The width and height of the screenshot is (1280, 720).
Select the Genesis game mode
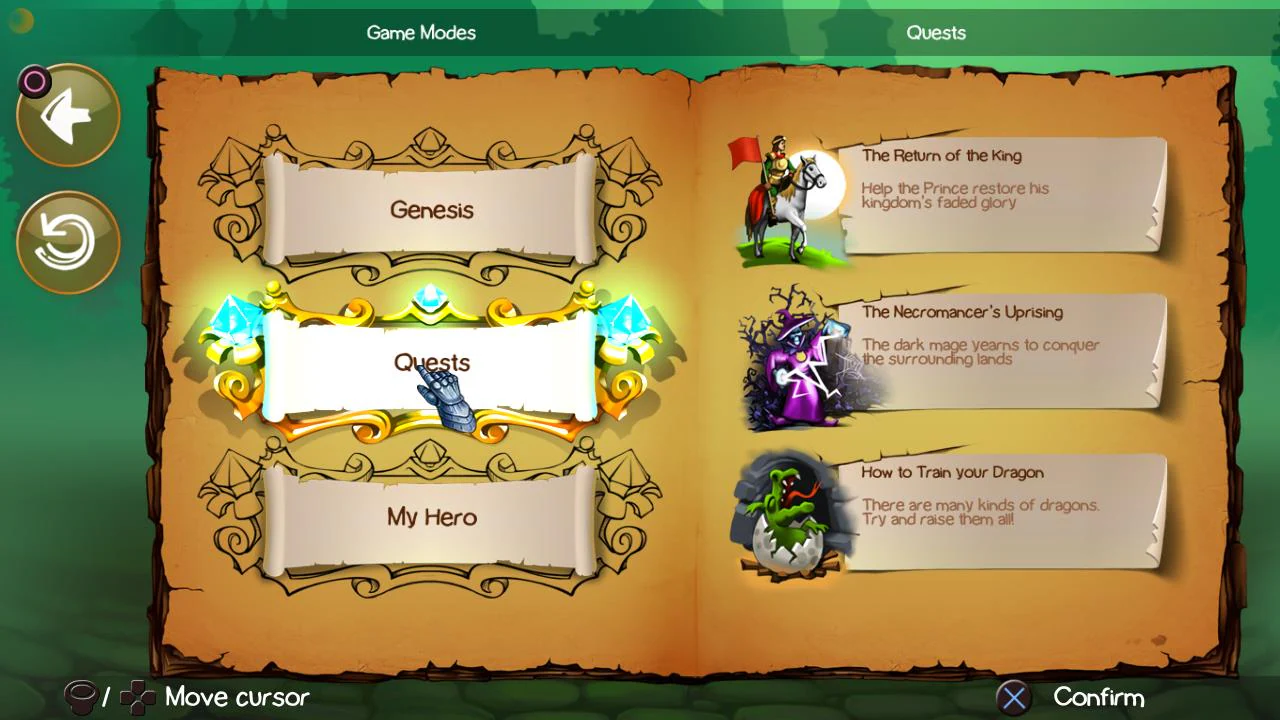point(432,210)
